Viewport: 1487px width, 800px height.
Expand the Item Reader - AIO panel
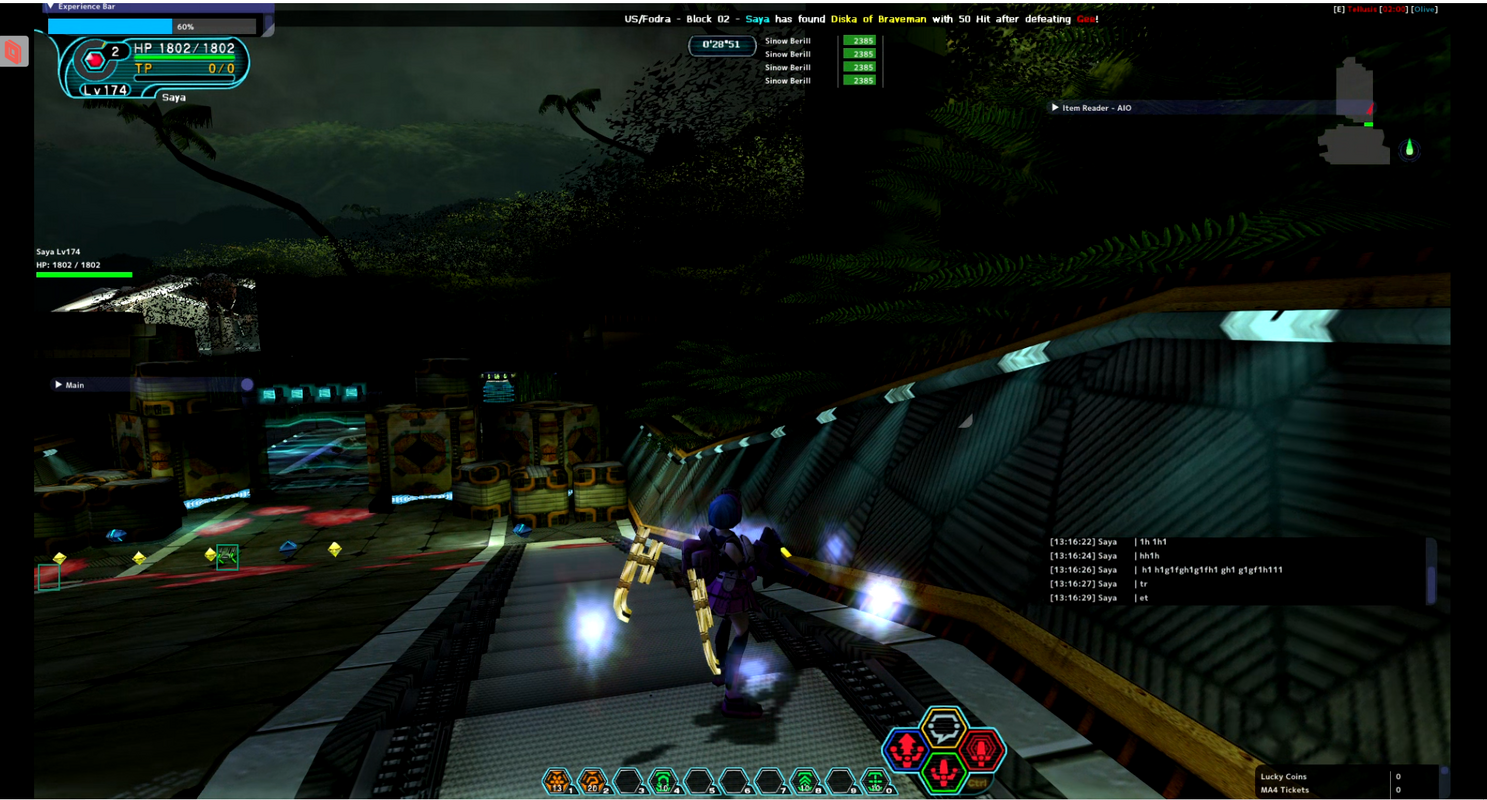click(x=1055, y=108)
